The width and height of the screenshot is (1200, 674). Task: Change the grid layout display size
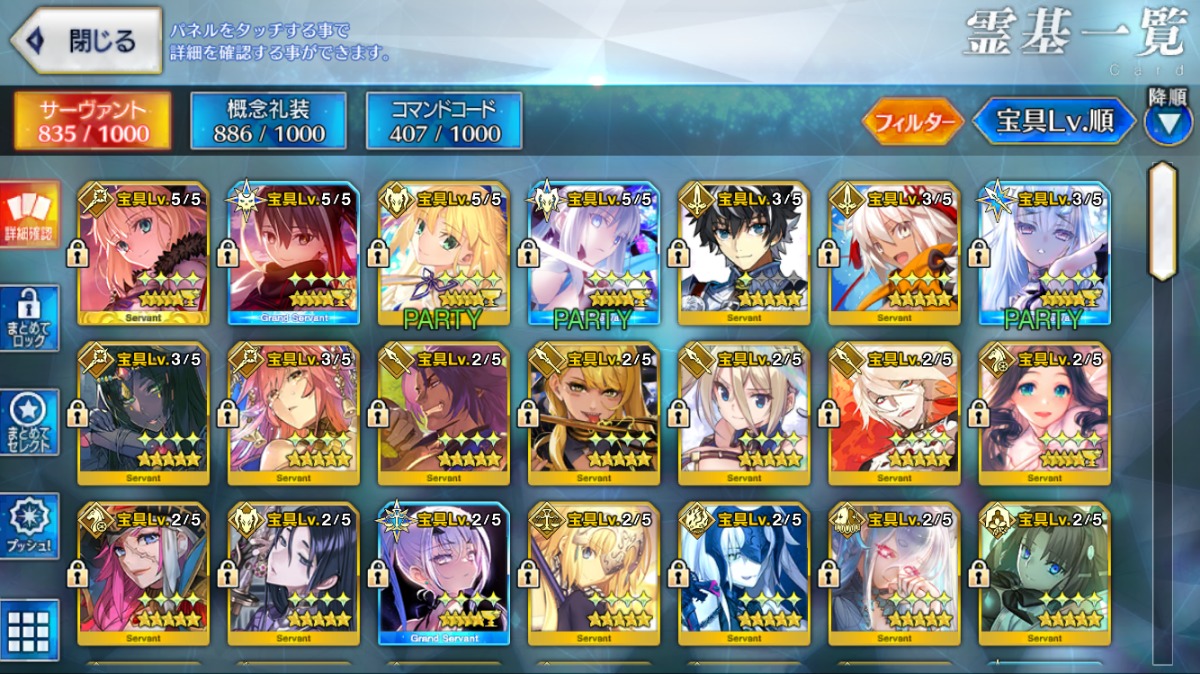(29, 630)
